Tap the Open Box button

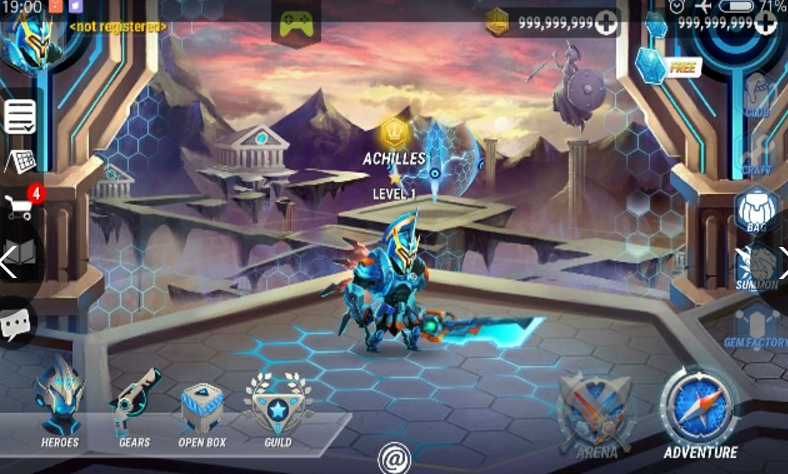202,410
